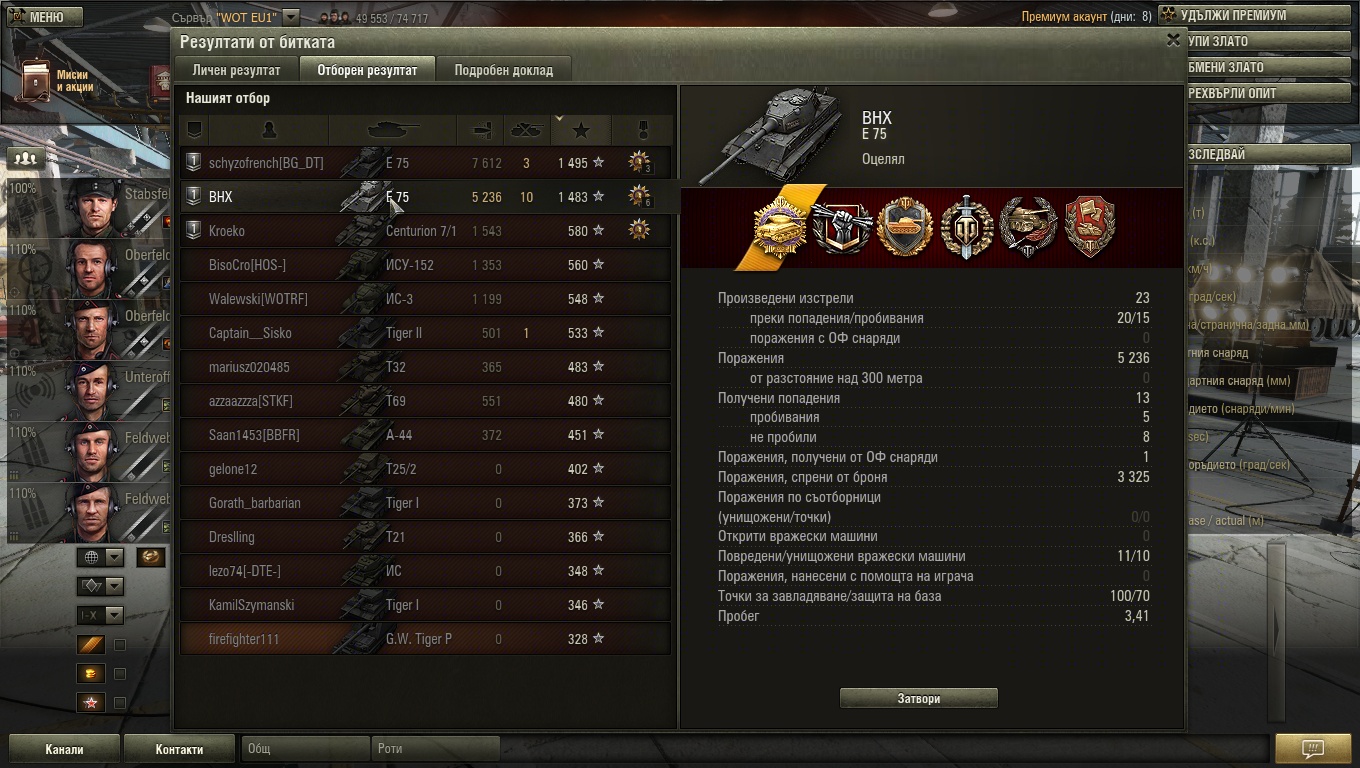Select player schyzofrench[BG_DT] row
The width and height of the screenshot is (1360, 768).
tap(425, 163)
